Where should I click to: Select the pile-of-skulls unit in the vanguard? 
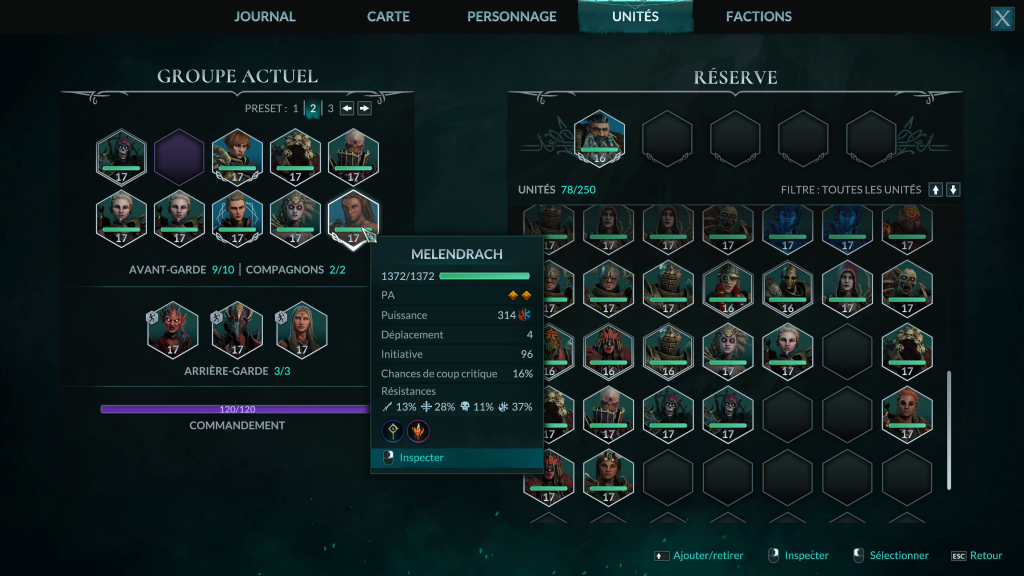[x=295, y=156]
